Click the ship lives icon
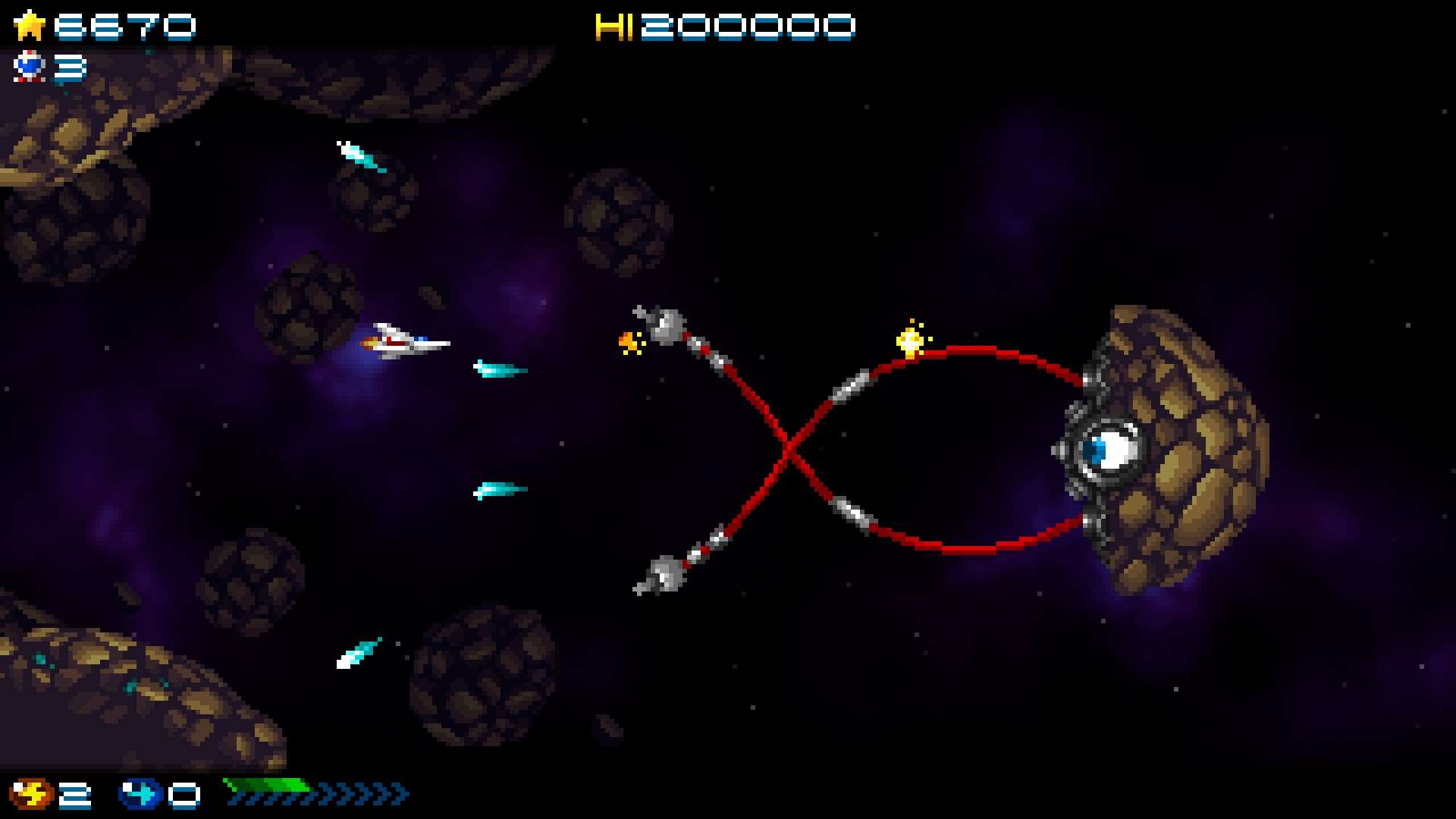Image resolution: width=1456 pixels, height=819 pixels. [x=30, y=67]
